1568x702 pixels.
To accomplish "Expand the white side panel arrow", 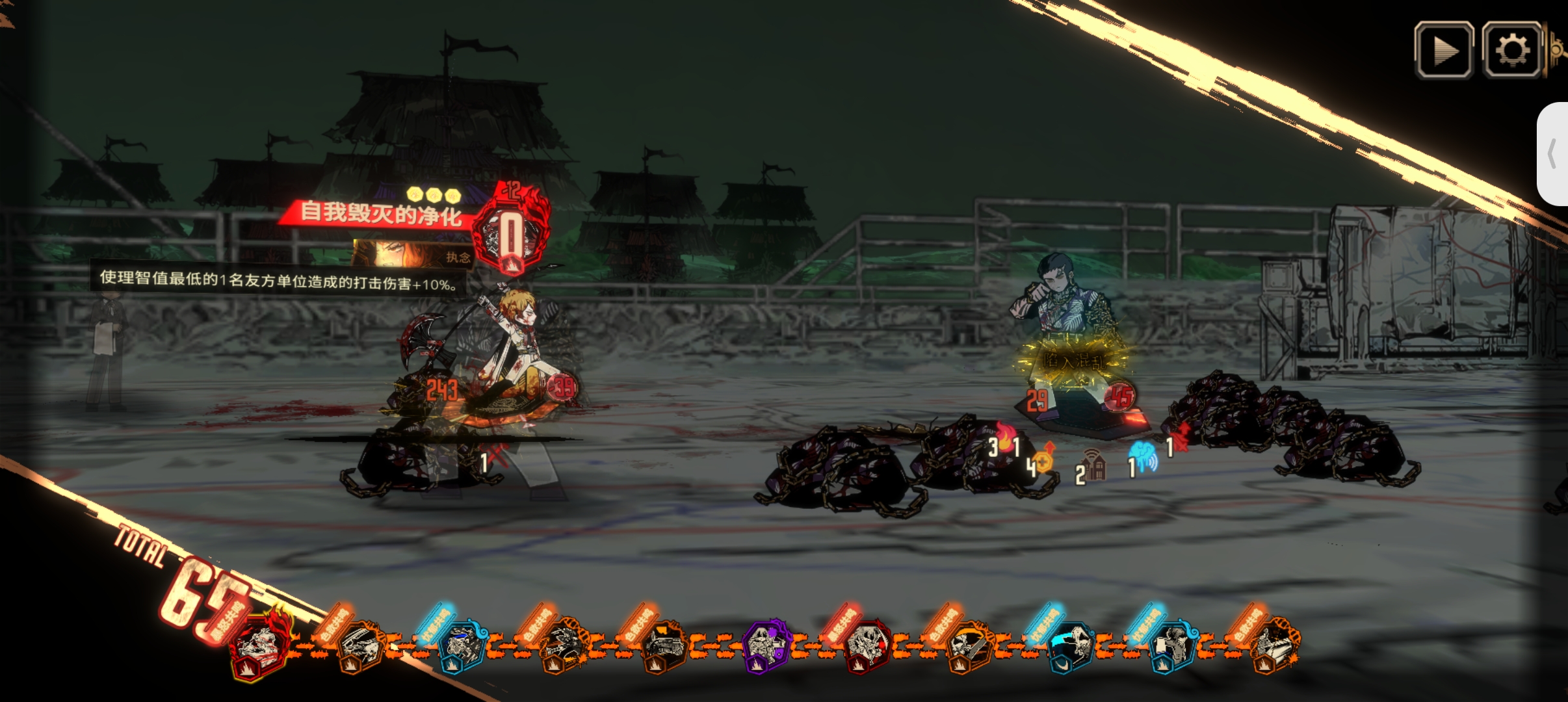I will tap(1553, 154).
